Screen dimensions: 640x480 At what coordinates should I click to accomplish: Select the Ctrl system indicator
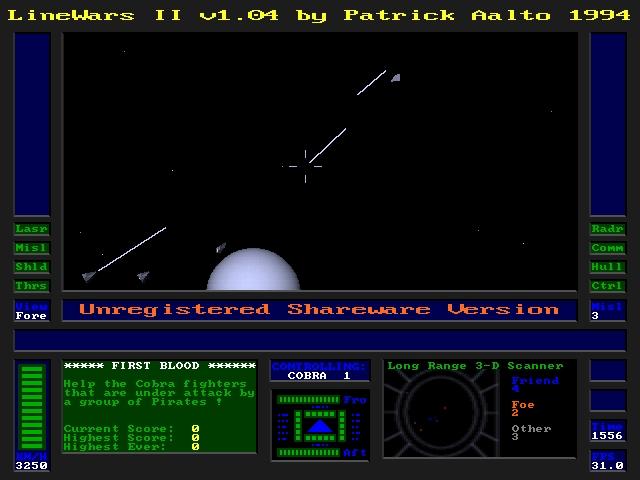pos(608,286)
